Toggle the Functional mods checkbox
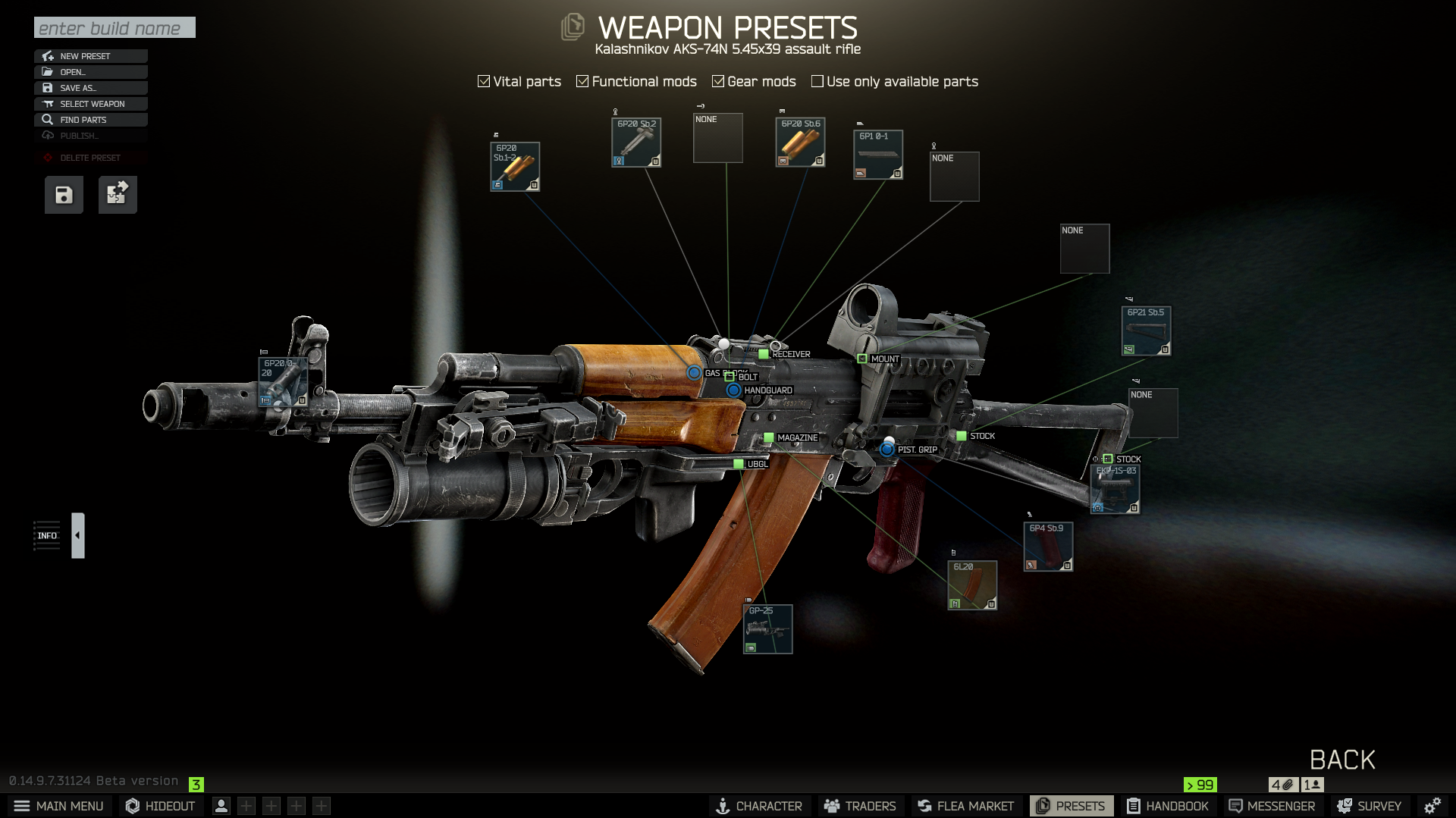This screenshot has width=1456, height=818. pyautogui.click(x=582, y=81)
